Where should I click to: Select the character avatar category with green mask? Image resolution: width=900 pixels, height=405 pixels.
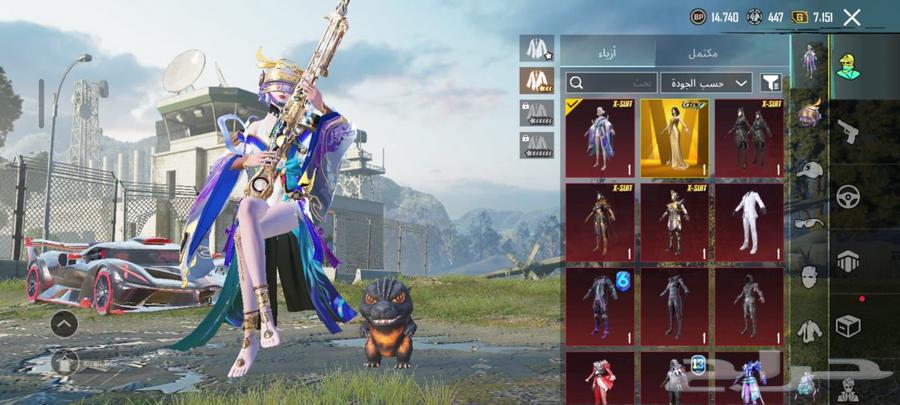coord(848,68)
